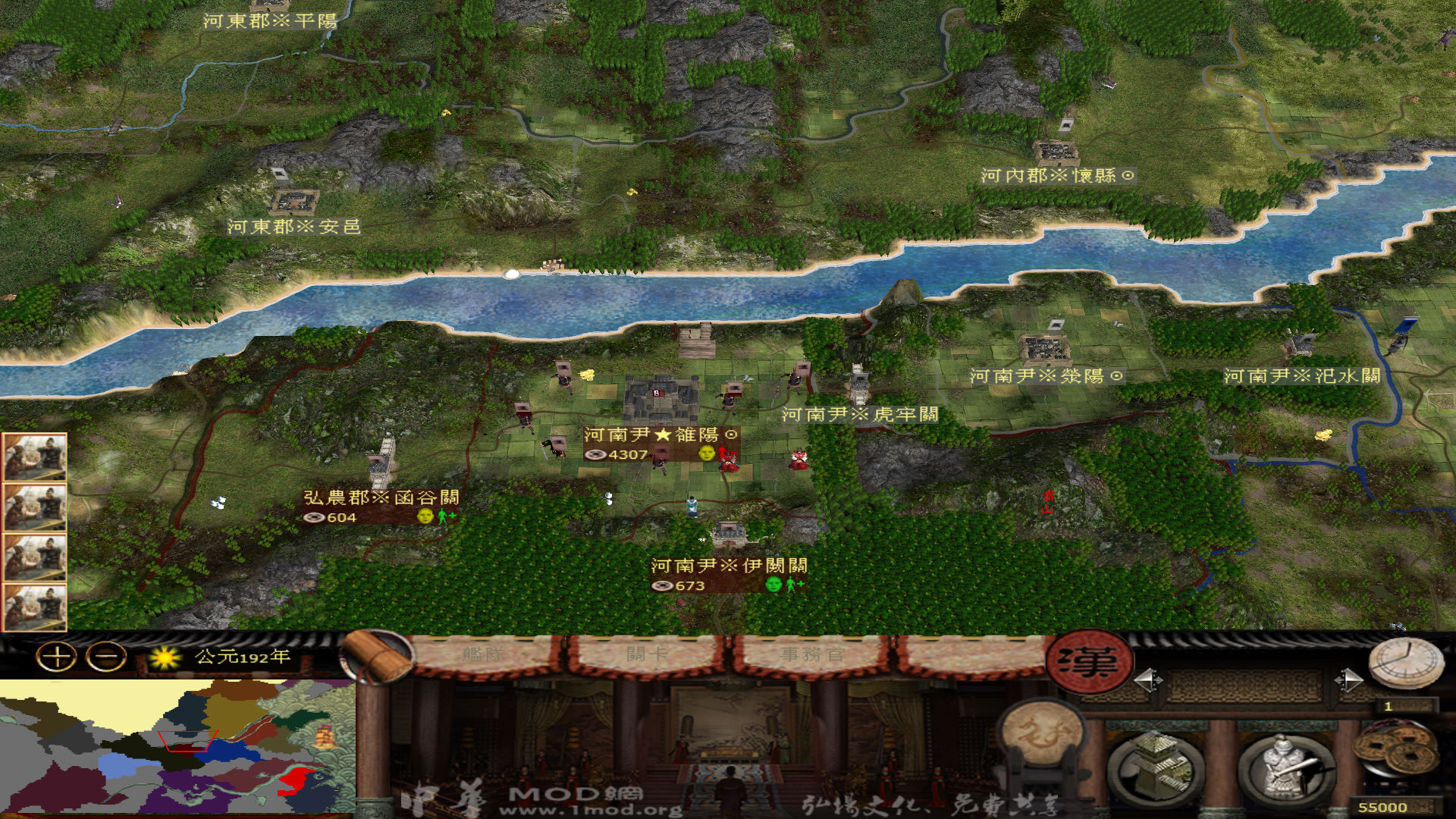Switch to the 事務官 agents tab
Viewport: 1456px width, 819px height.
811,654
